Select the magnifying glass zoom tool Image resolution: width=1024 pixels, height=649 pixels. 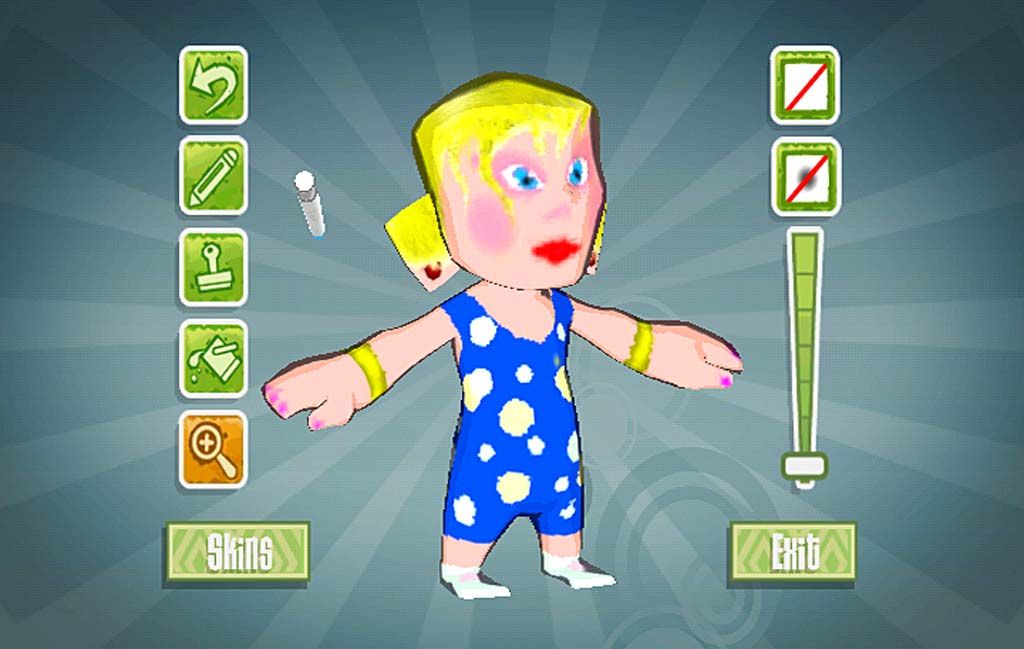click(x=213, y=449)
